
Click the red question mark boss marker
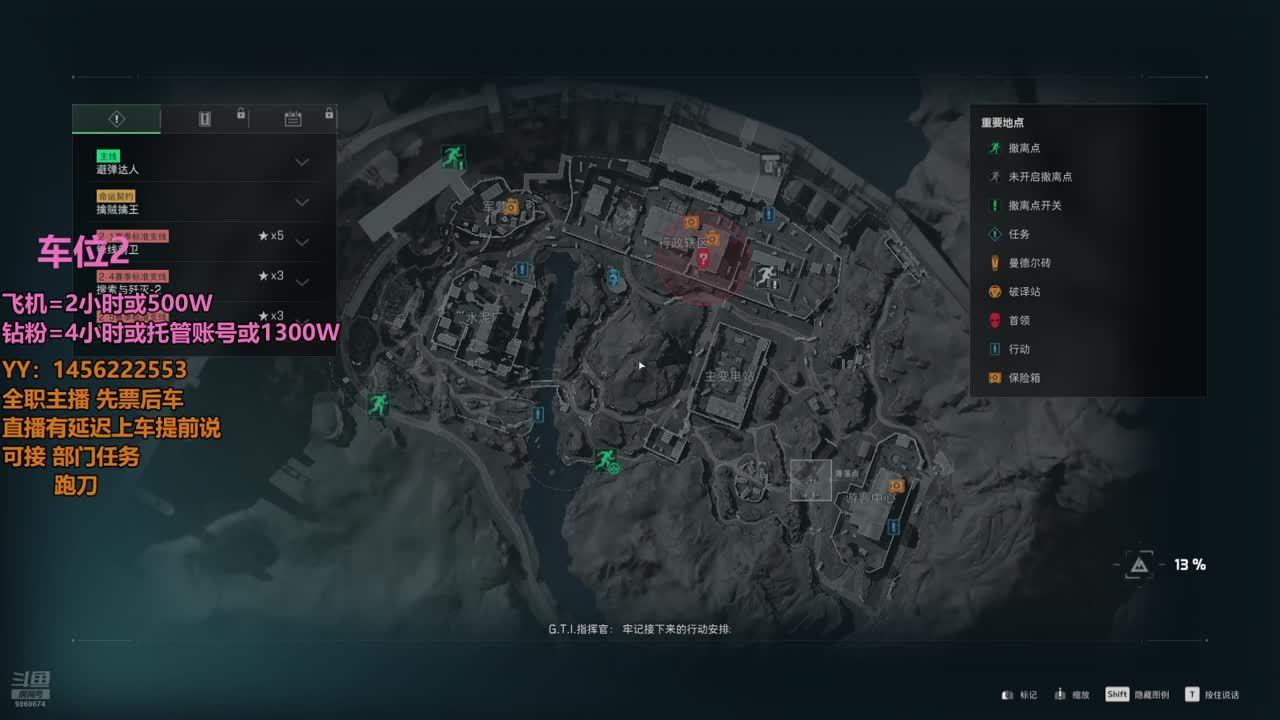703,259
